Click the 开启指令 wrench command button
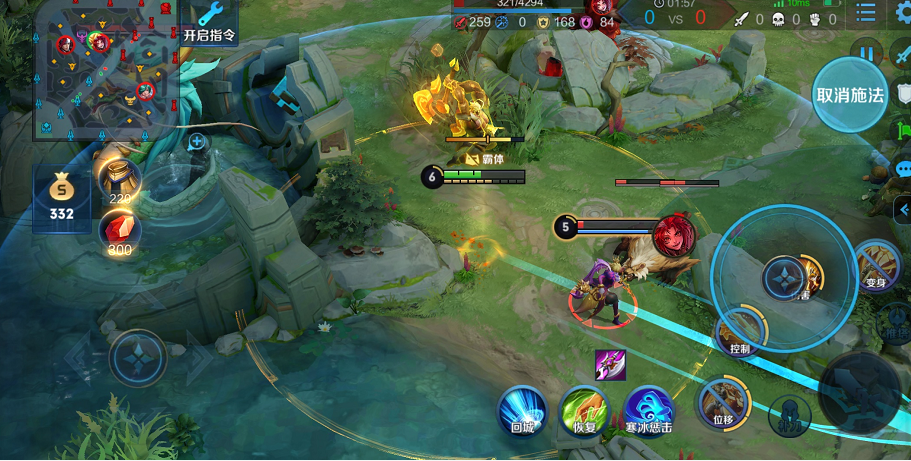The width and height of the screenshot is (911, 461). 210,22
